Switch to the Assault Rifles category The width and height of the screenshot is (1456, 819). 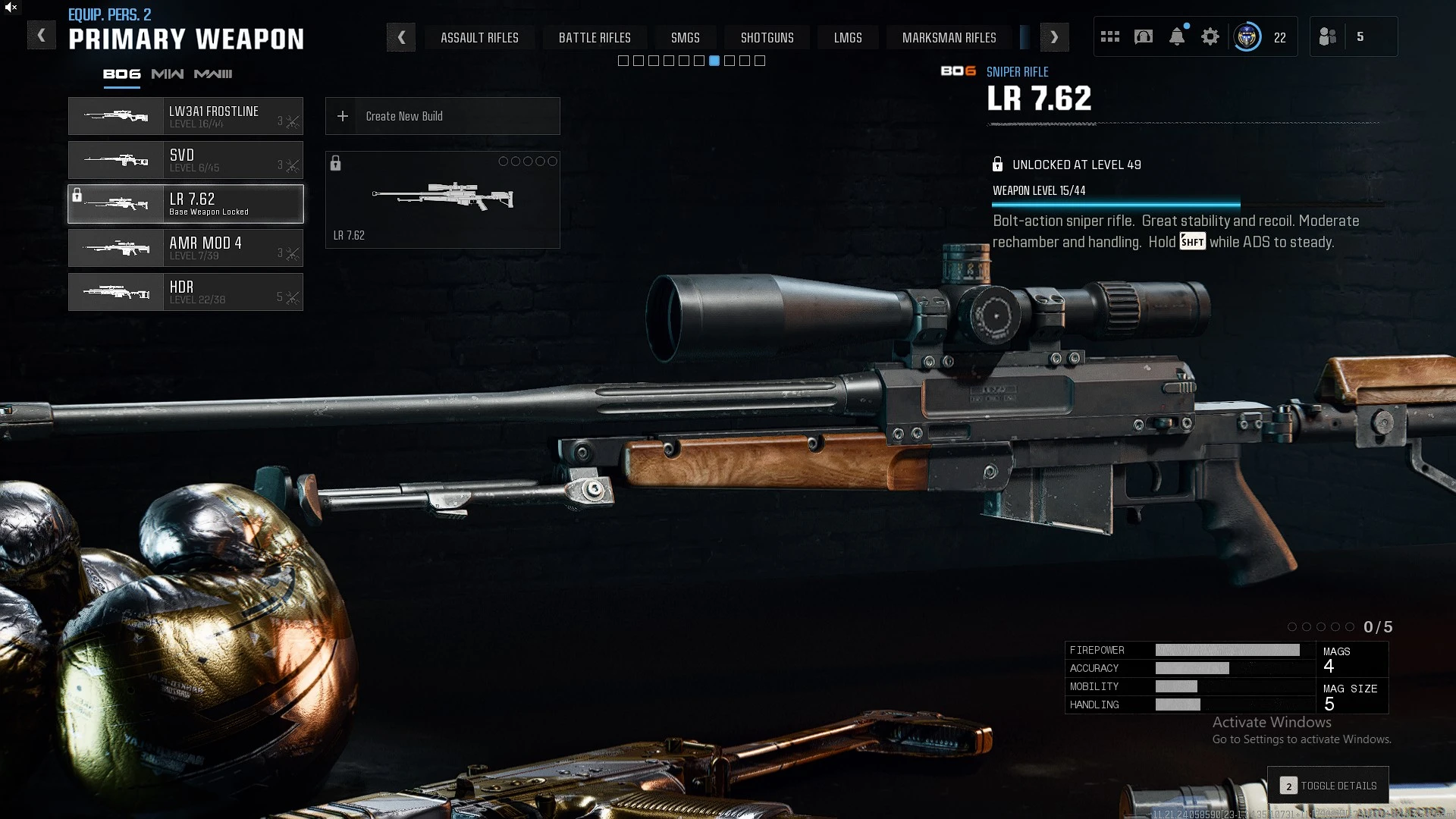tap(479, 38)
